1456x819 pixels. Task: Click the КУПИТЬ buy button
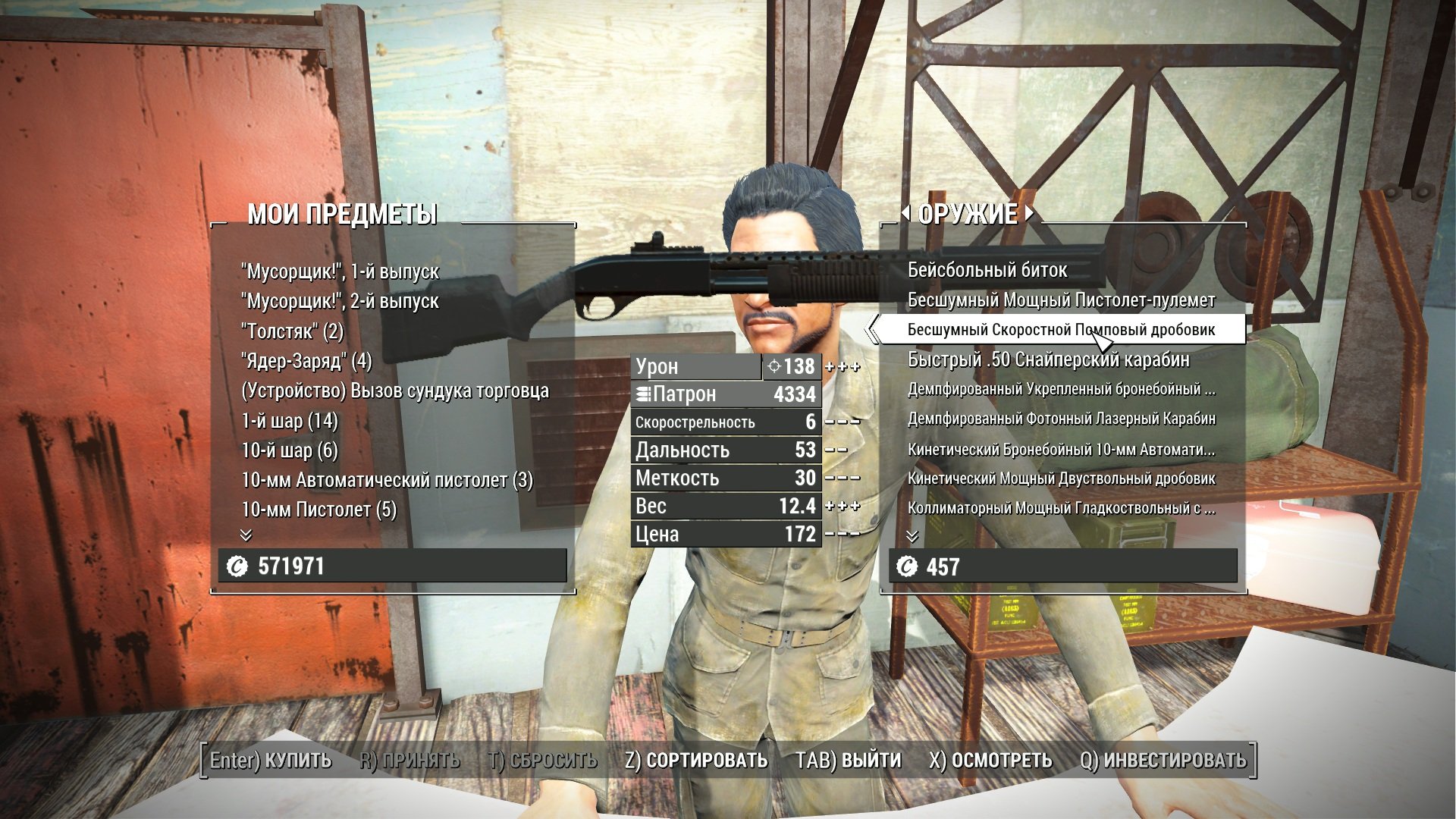click(x=271, y=760)
